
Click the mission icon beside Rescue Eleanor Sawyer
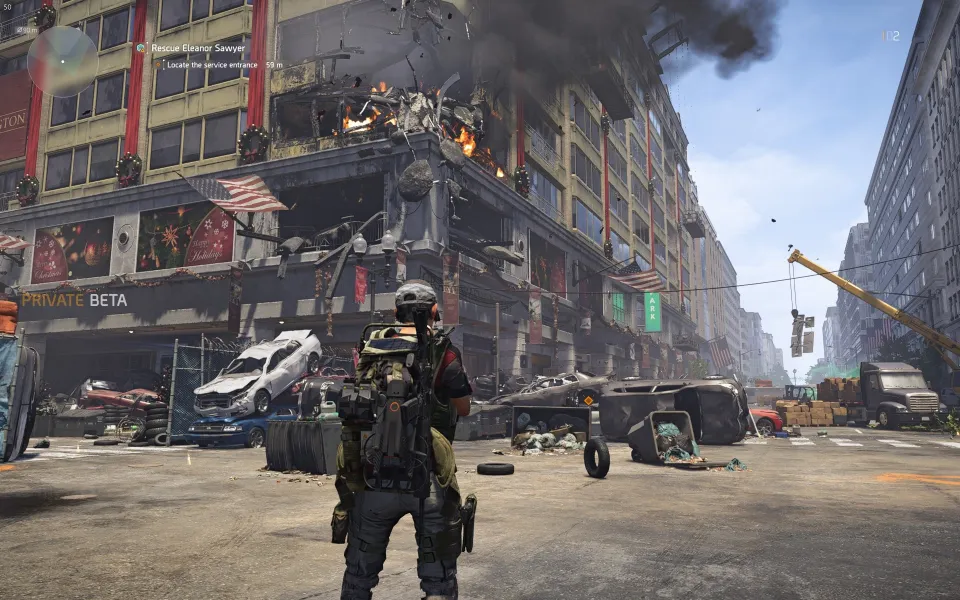(142, 48)
